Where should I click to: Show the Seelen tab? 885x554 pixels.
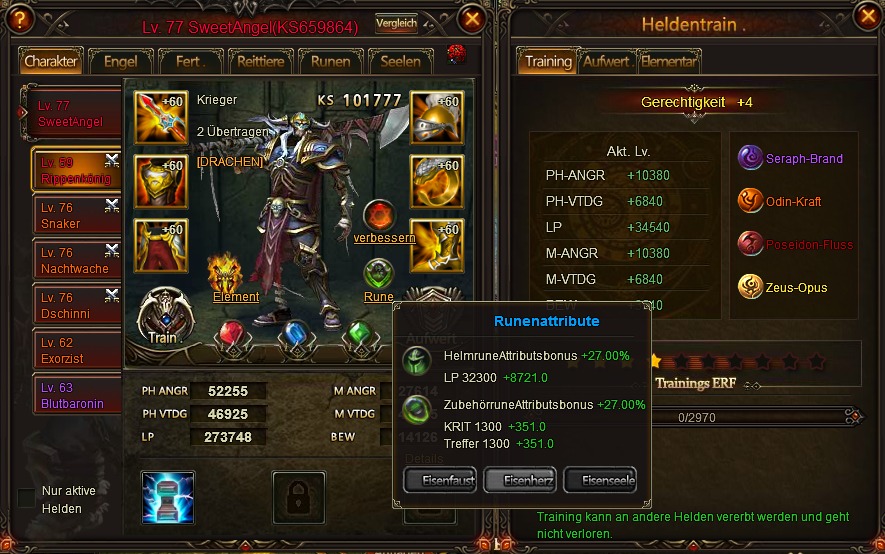[400, 61]
